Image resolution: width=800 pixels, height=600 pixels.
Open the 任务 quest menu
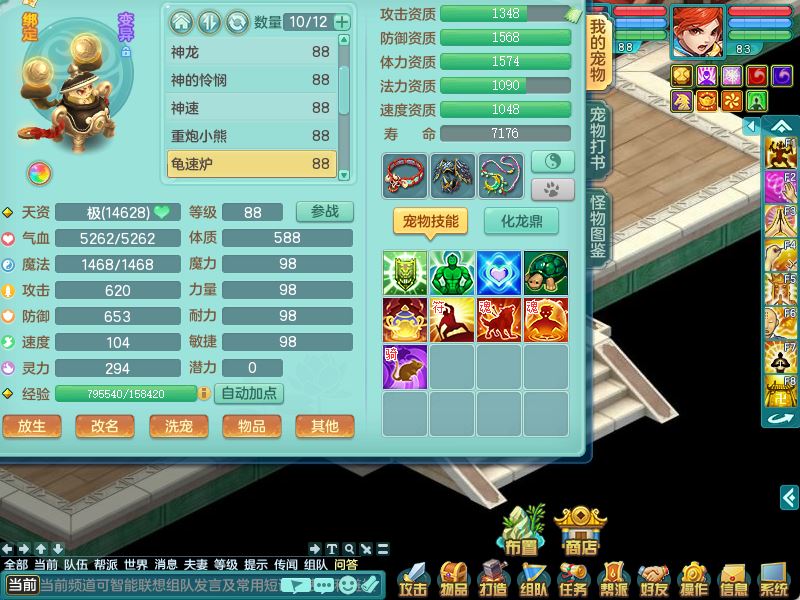[x=574, y=578]
